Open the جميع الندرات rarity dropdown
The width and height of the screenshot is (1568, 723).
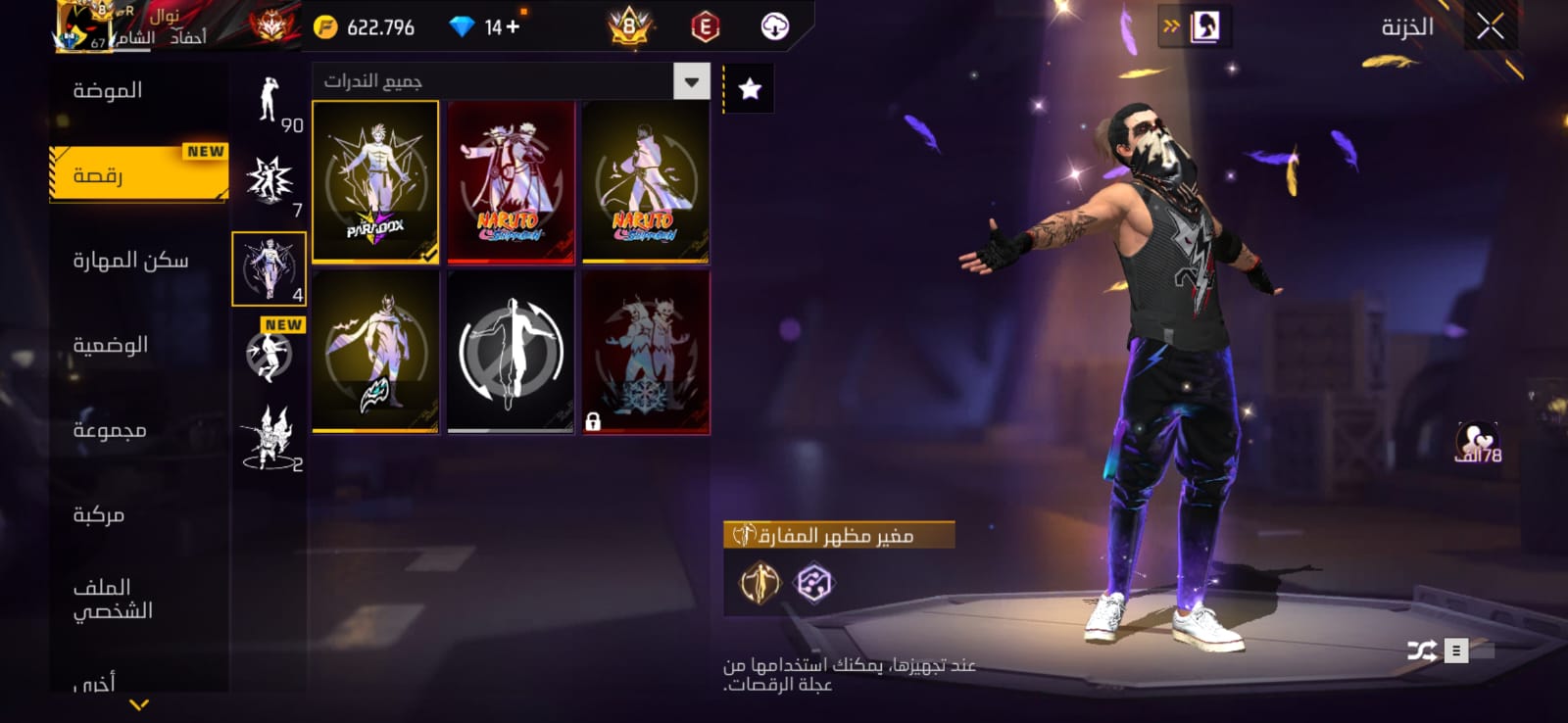(691, 81)
